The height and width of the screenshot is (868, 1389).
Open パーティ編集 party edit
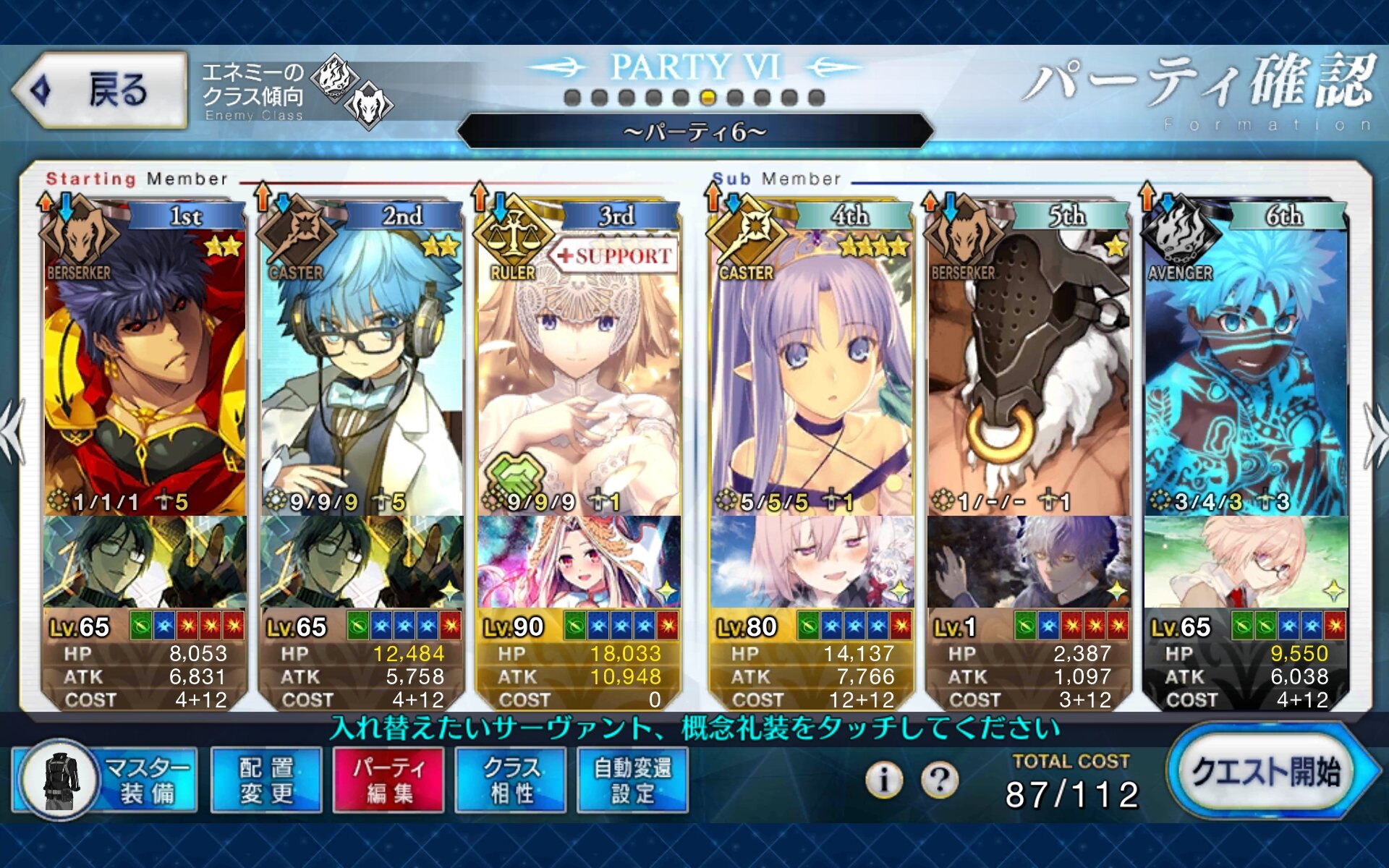(x=388, y=780)
